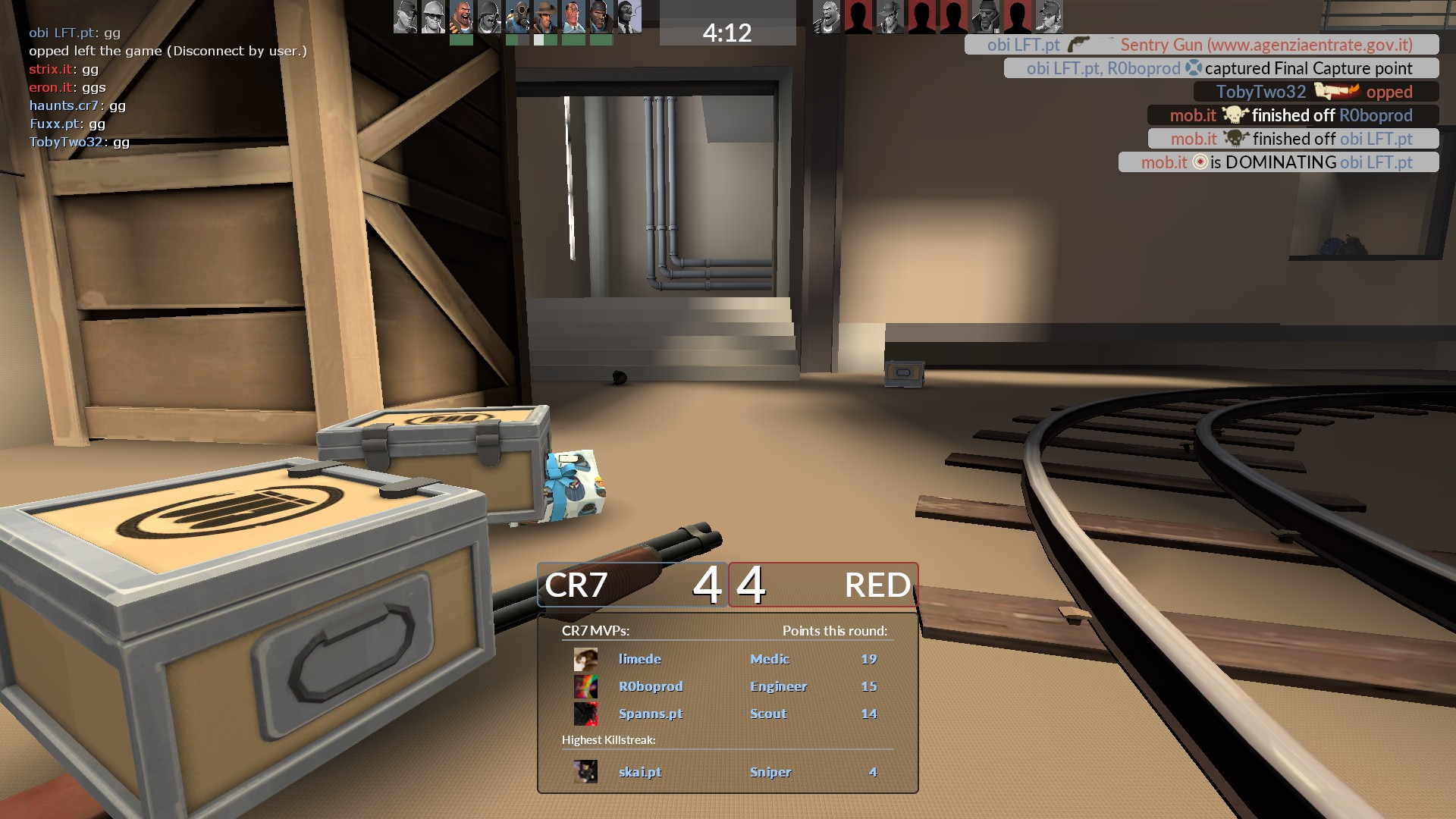Viewport: 1456px width, 819px height.
Task: Choose R0boprod's Engineer row in MVPs
Action: (x=726, y=686)
